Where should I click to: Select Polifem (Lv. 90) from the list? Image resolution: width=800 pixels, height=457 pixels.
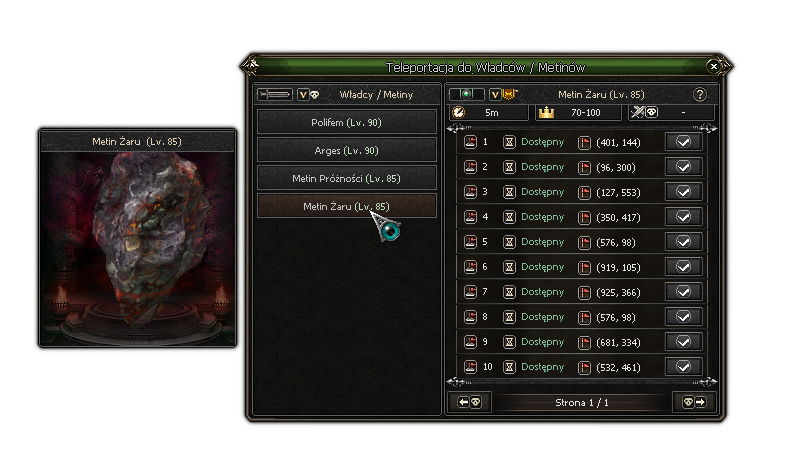[x=347, y=122]
